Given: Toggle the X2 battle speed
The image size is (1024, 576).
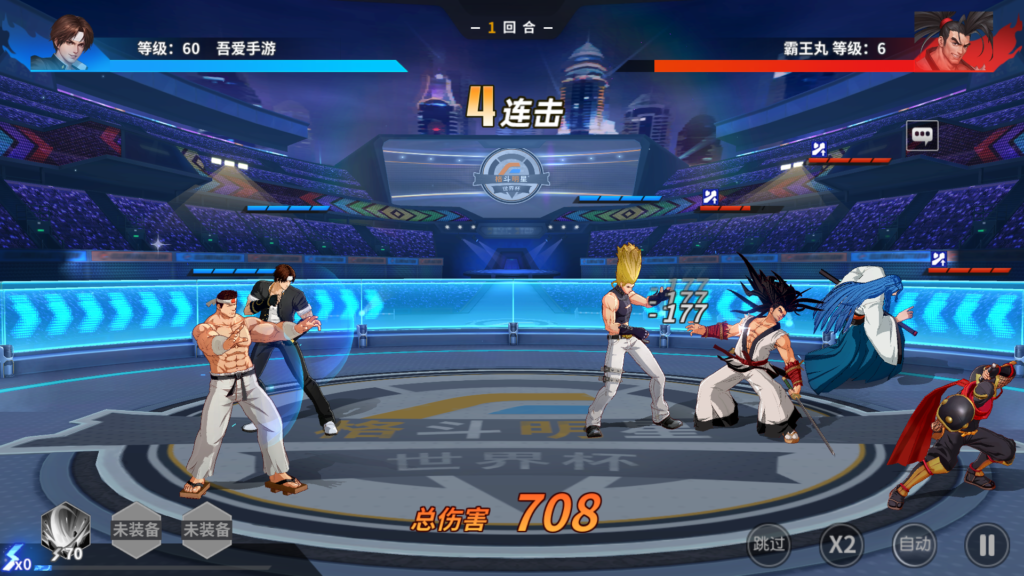Looking at the screenshot, I should 842,545.
